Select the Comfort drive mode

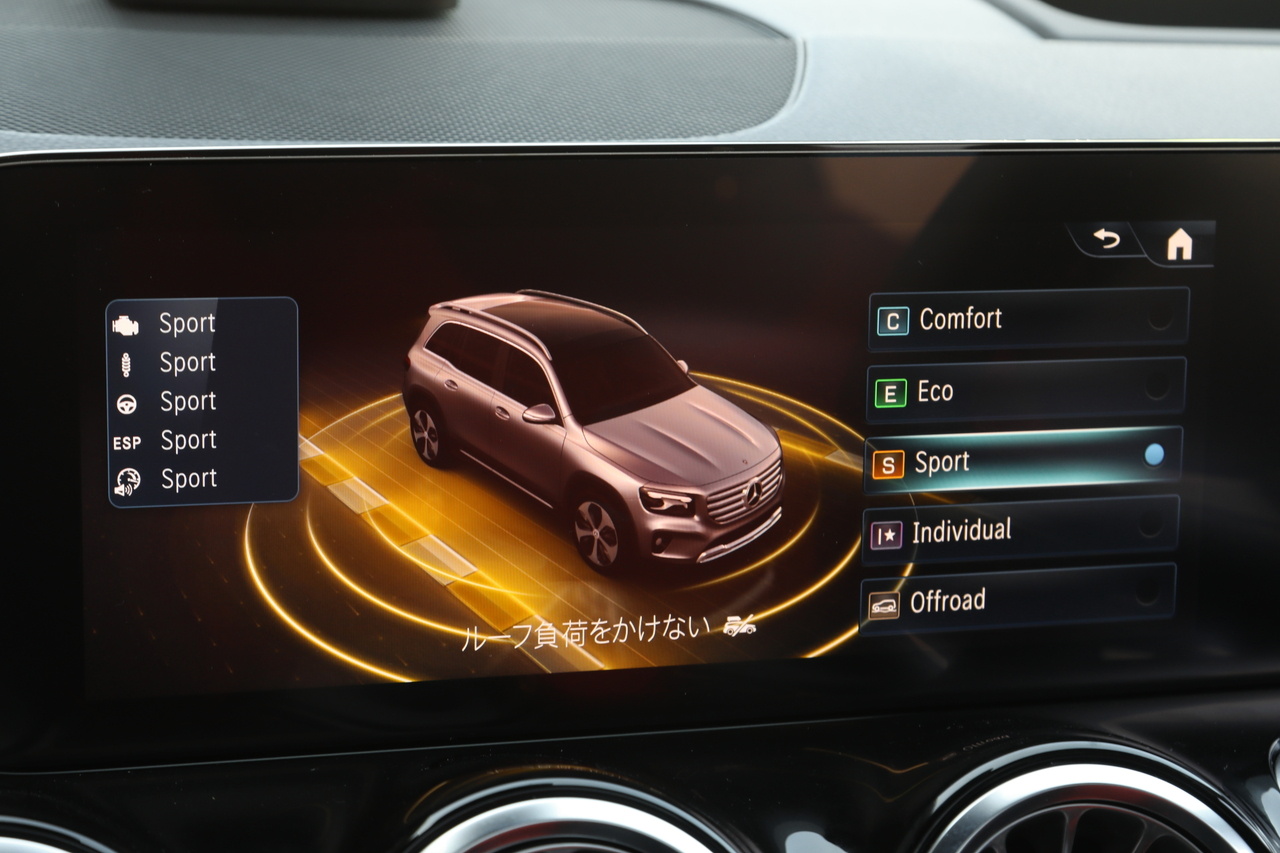(x=1027, y=320)
